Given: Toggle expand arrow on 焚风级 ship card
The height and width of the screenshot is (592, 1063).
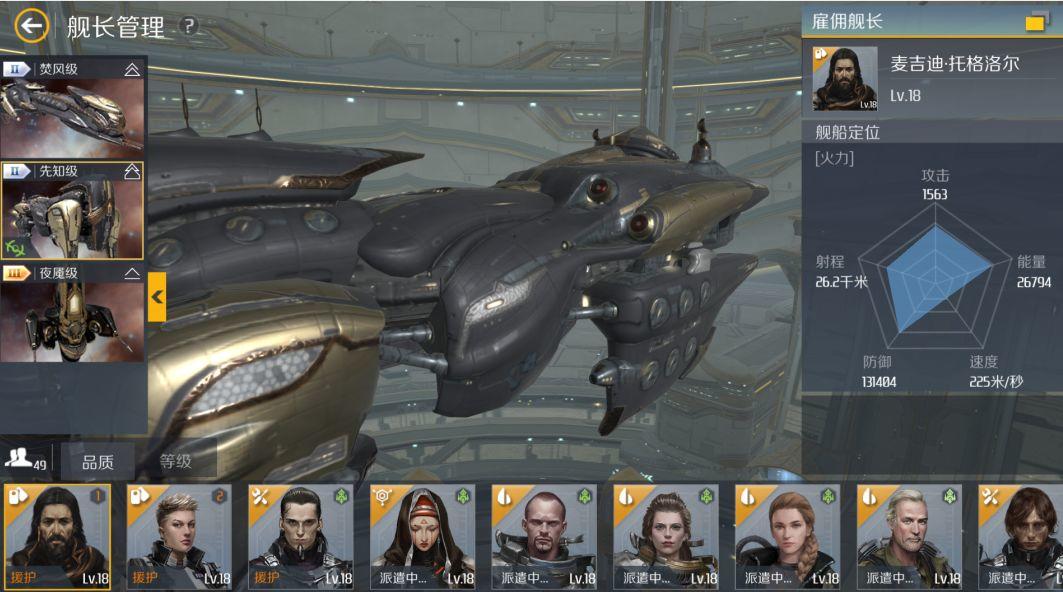Looking at the screenshot, I should coord(132,69).
